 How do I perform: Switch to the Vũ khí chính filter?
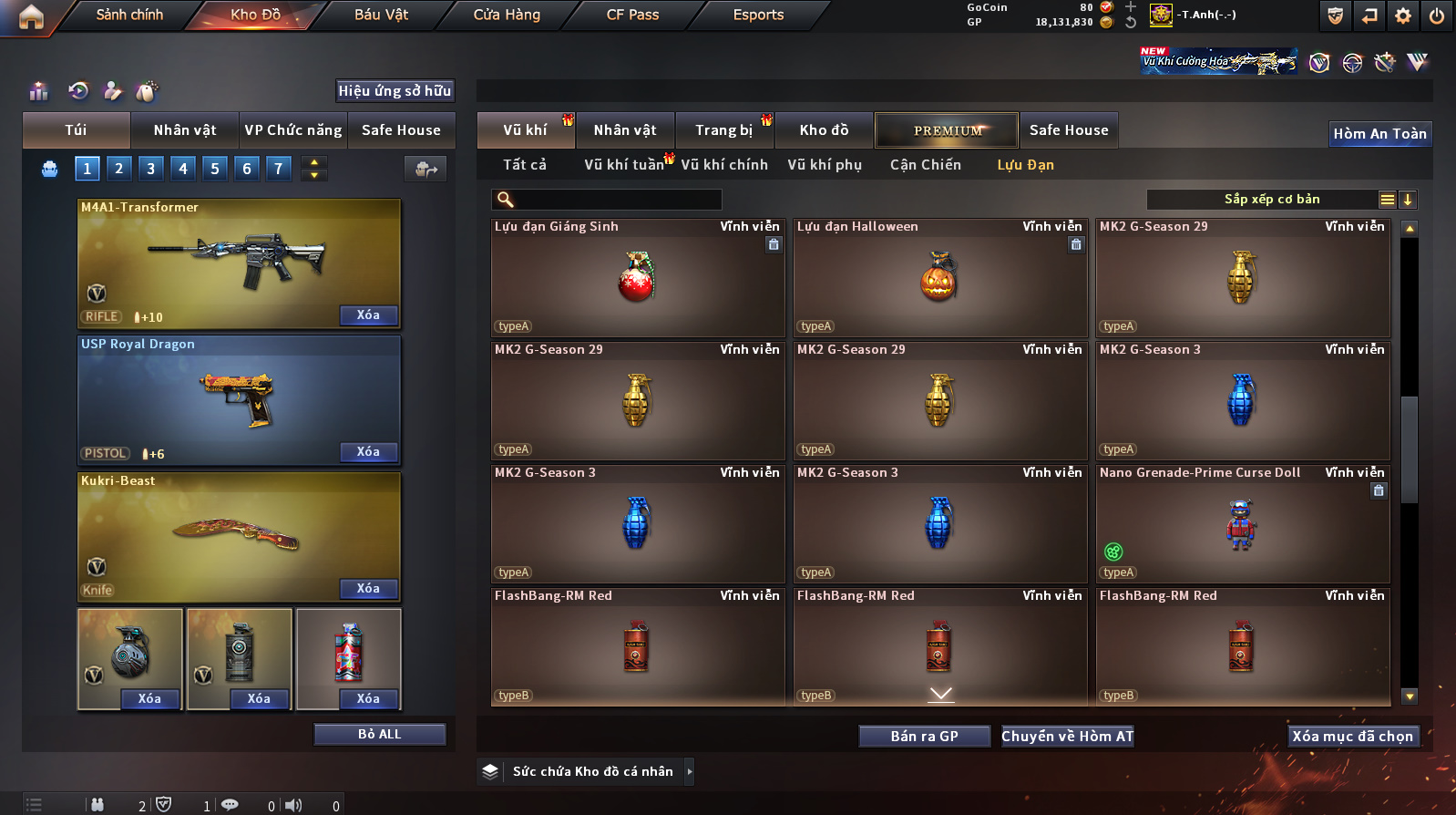click(723, 165)
